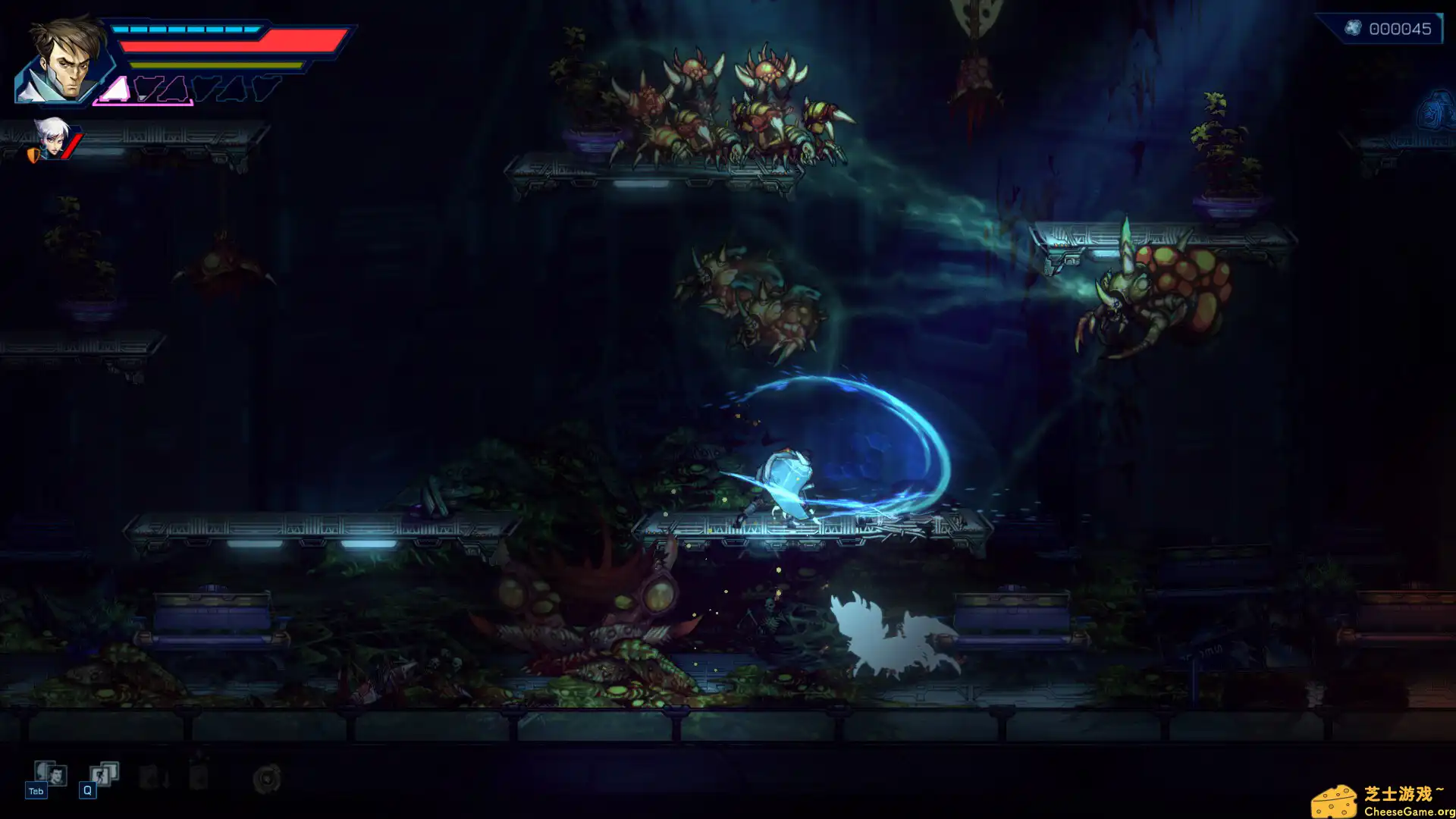Select the Q key label under the skill
Viewport: 1456px width, 819px height.
click(88, 790)
